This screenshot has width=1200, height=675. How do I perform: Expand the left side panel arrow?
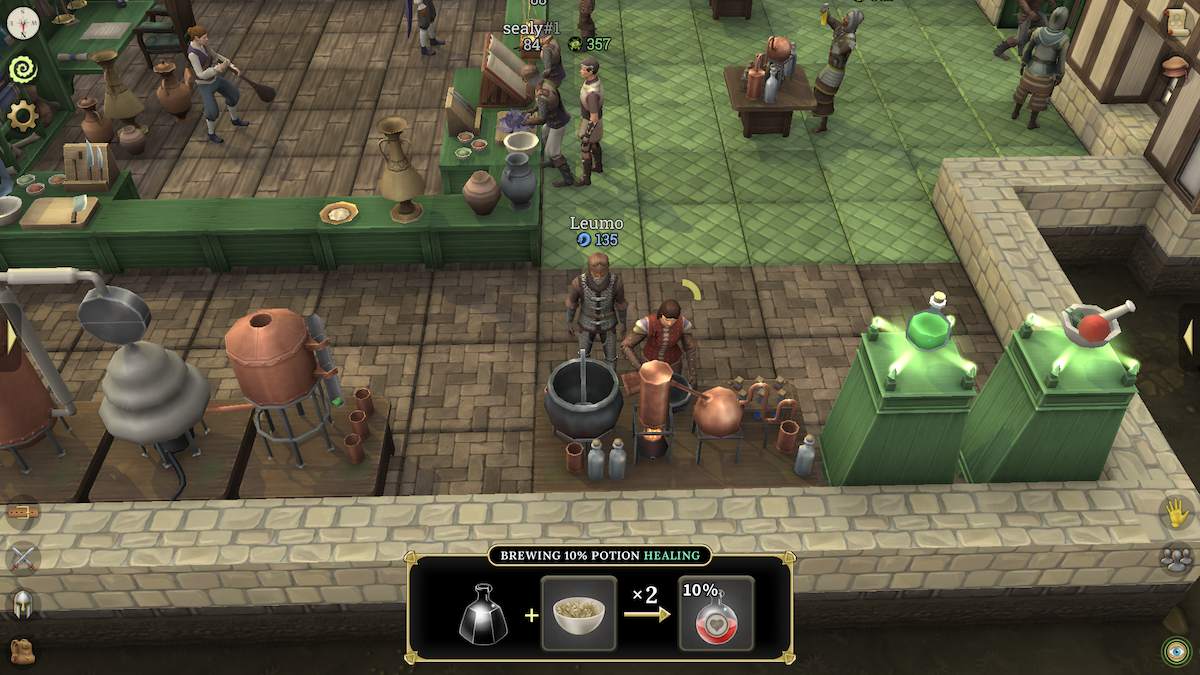coord(11,336)
